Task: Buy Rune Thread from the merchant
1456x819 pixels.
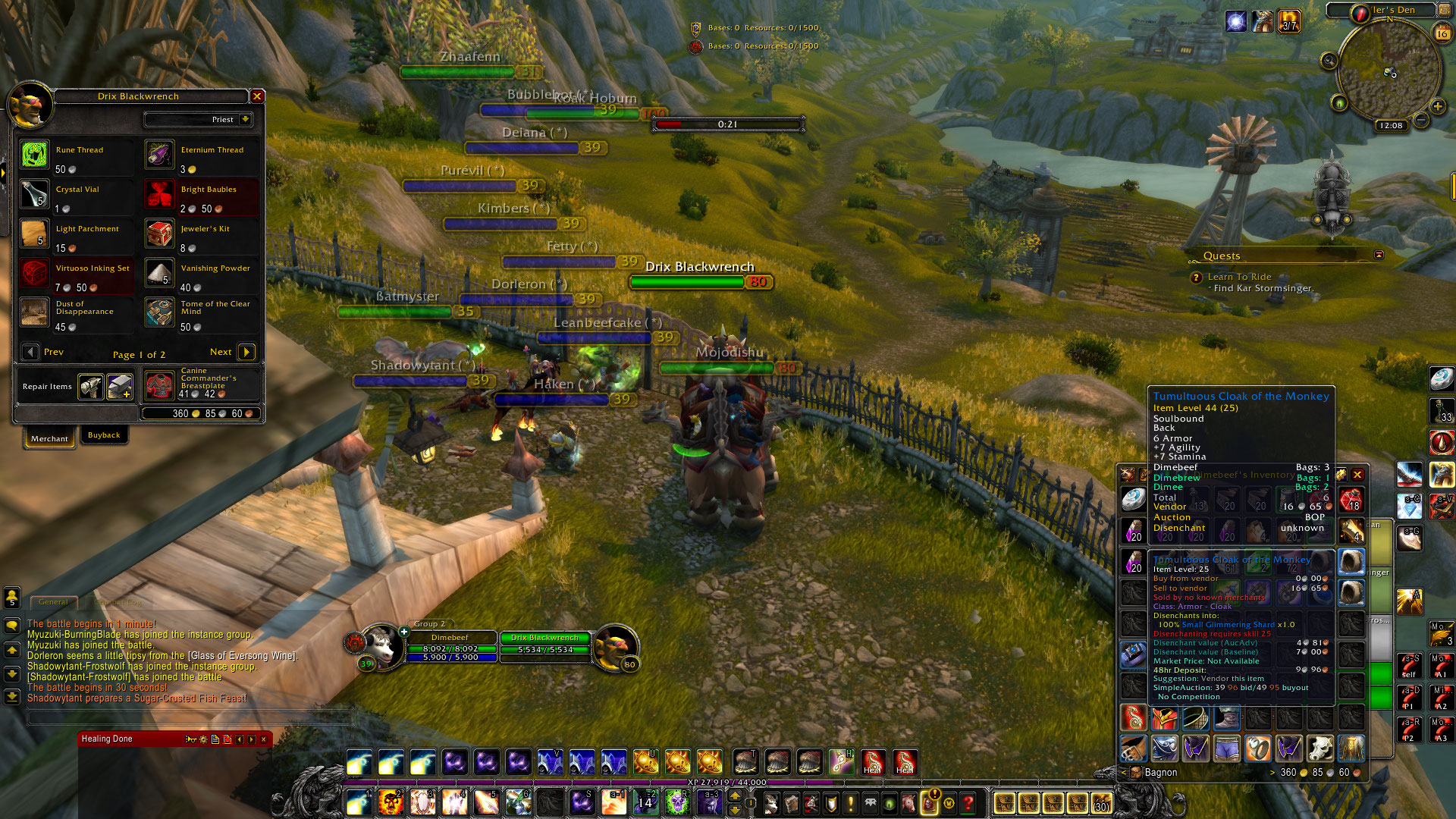Action: coord(35,155)
